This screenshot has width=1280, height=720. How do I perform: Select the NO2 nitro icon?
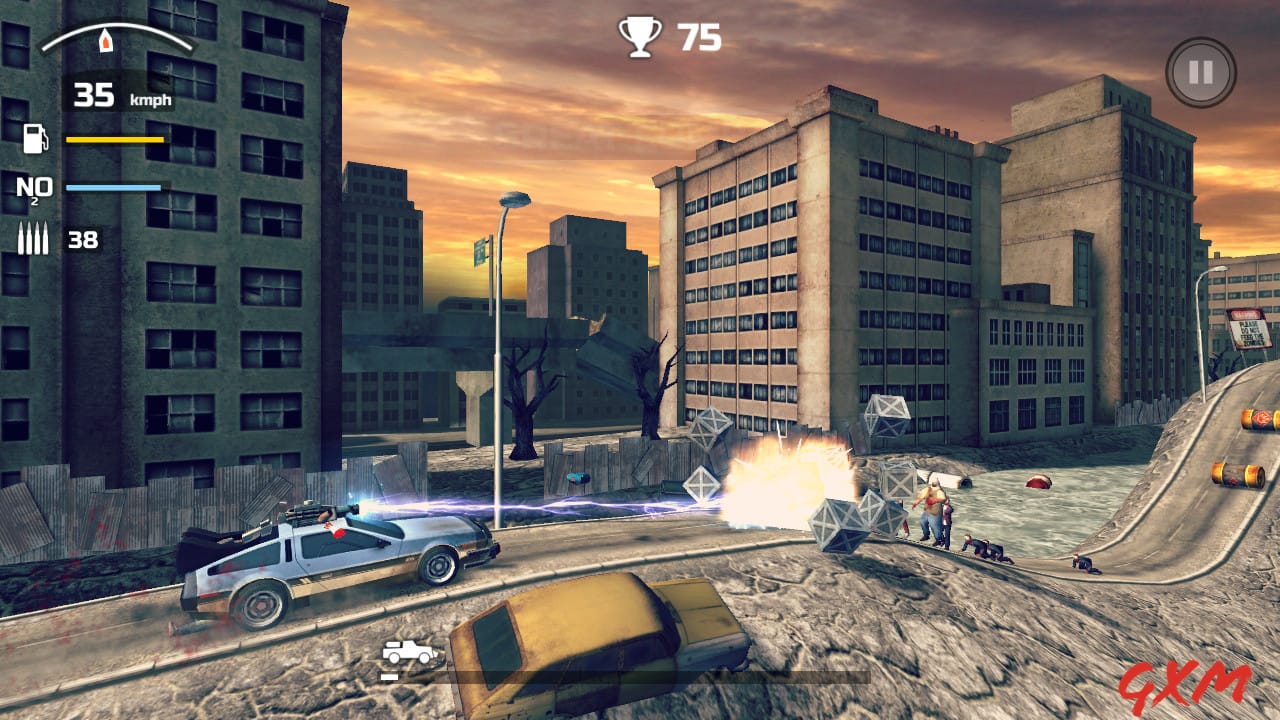click(x=31, y=188)
